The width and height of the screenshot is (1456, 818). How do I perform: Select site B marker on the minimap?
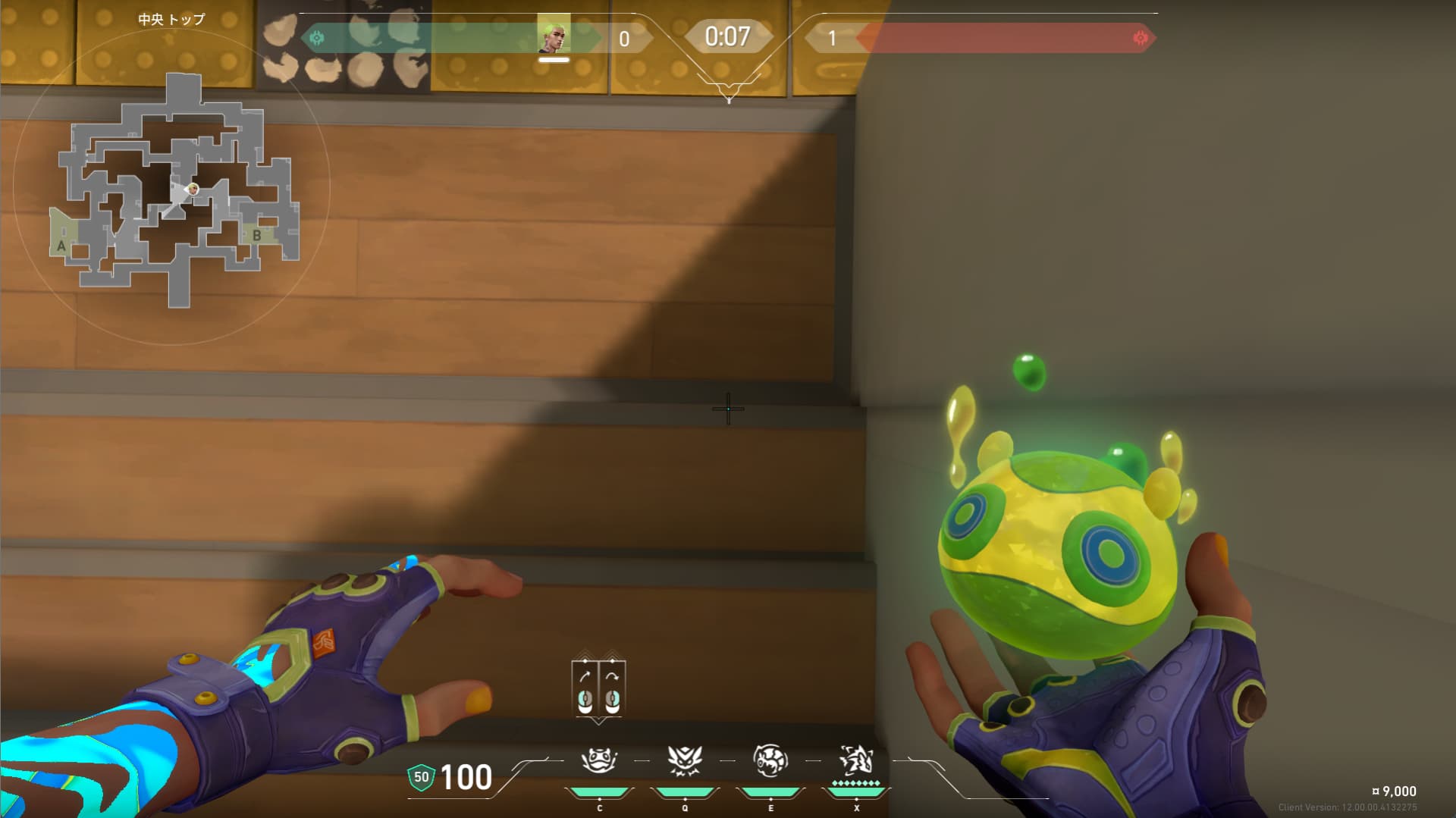coord(257,235)
